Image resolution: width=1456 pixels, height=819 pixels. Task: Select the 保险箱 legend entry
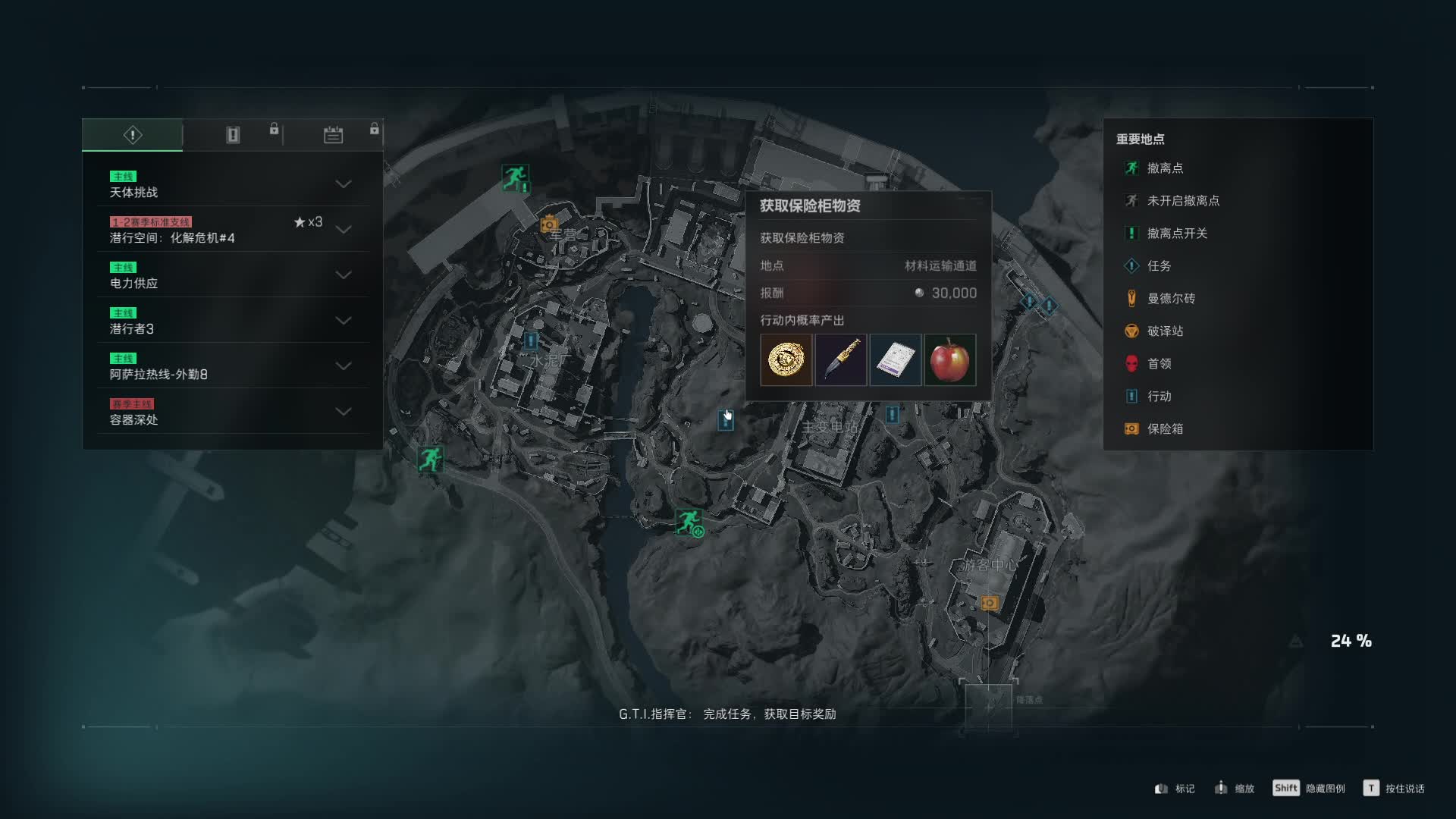pyautogui.click(x=1164, y=429)
